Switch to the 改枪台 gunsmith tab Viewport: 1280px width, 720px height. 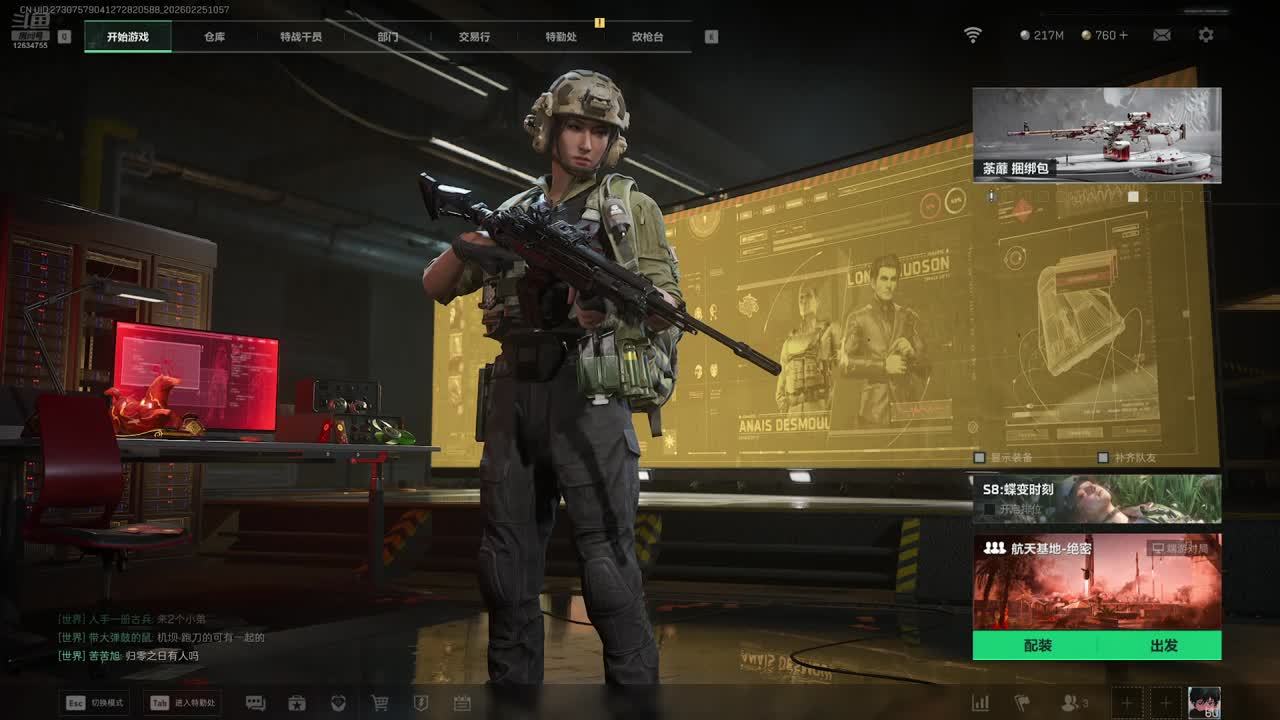(647, 37)
